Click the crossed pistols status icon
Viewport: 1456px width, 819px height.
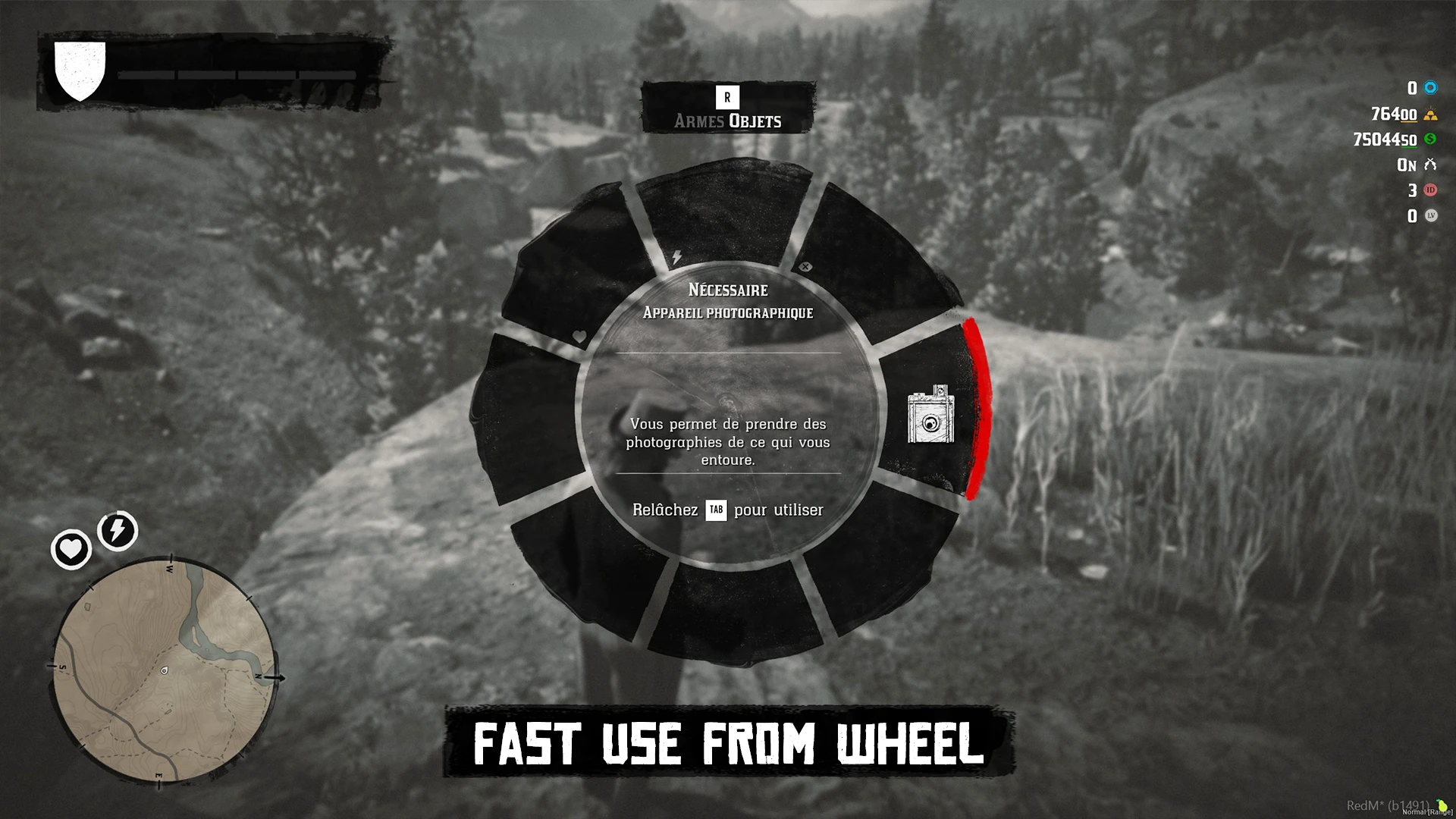coord(1429,165)
